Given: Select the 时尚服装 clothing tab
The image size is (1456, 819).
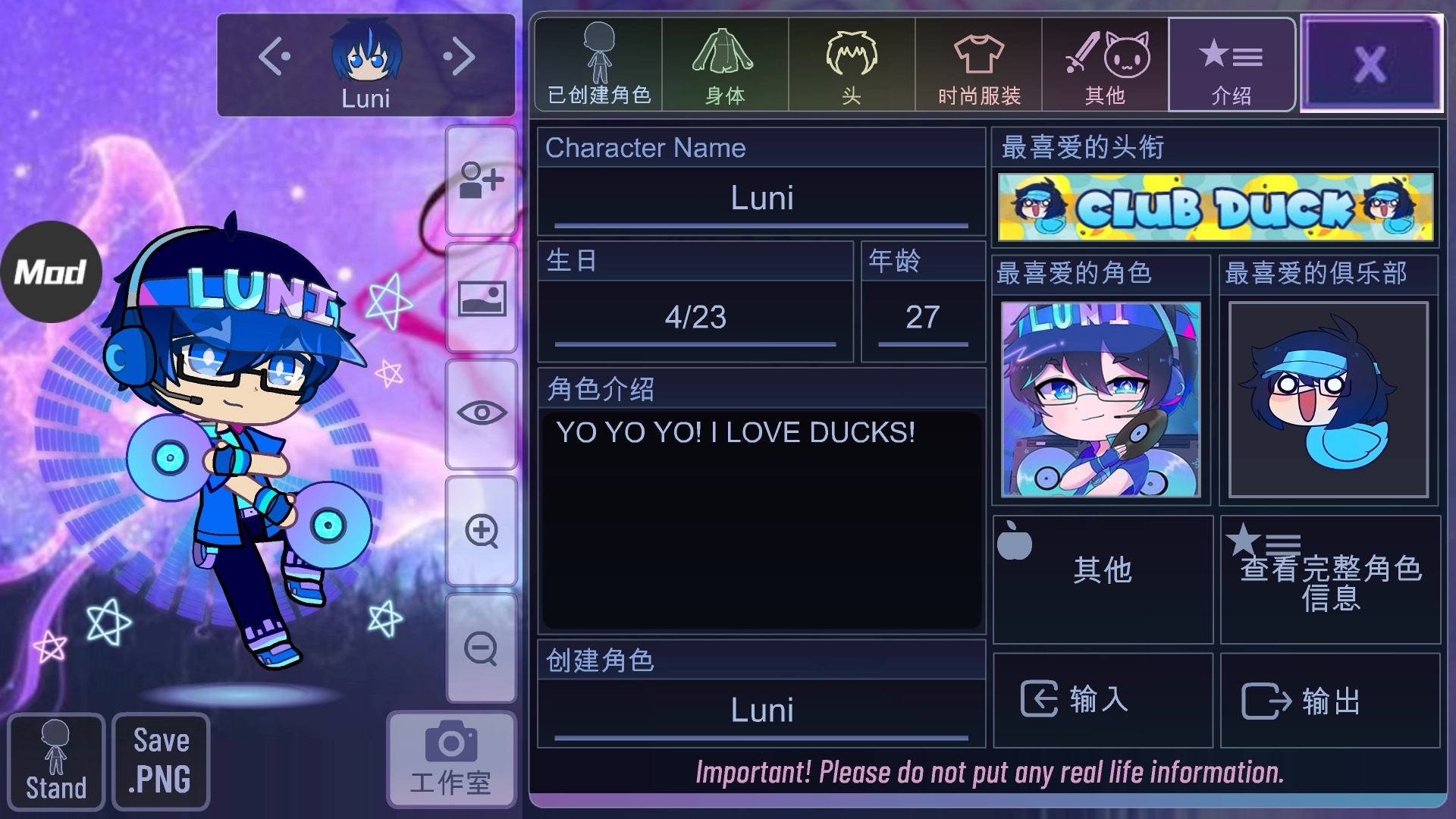Looking at the screenshot, I should 978,65.
